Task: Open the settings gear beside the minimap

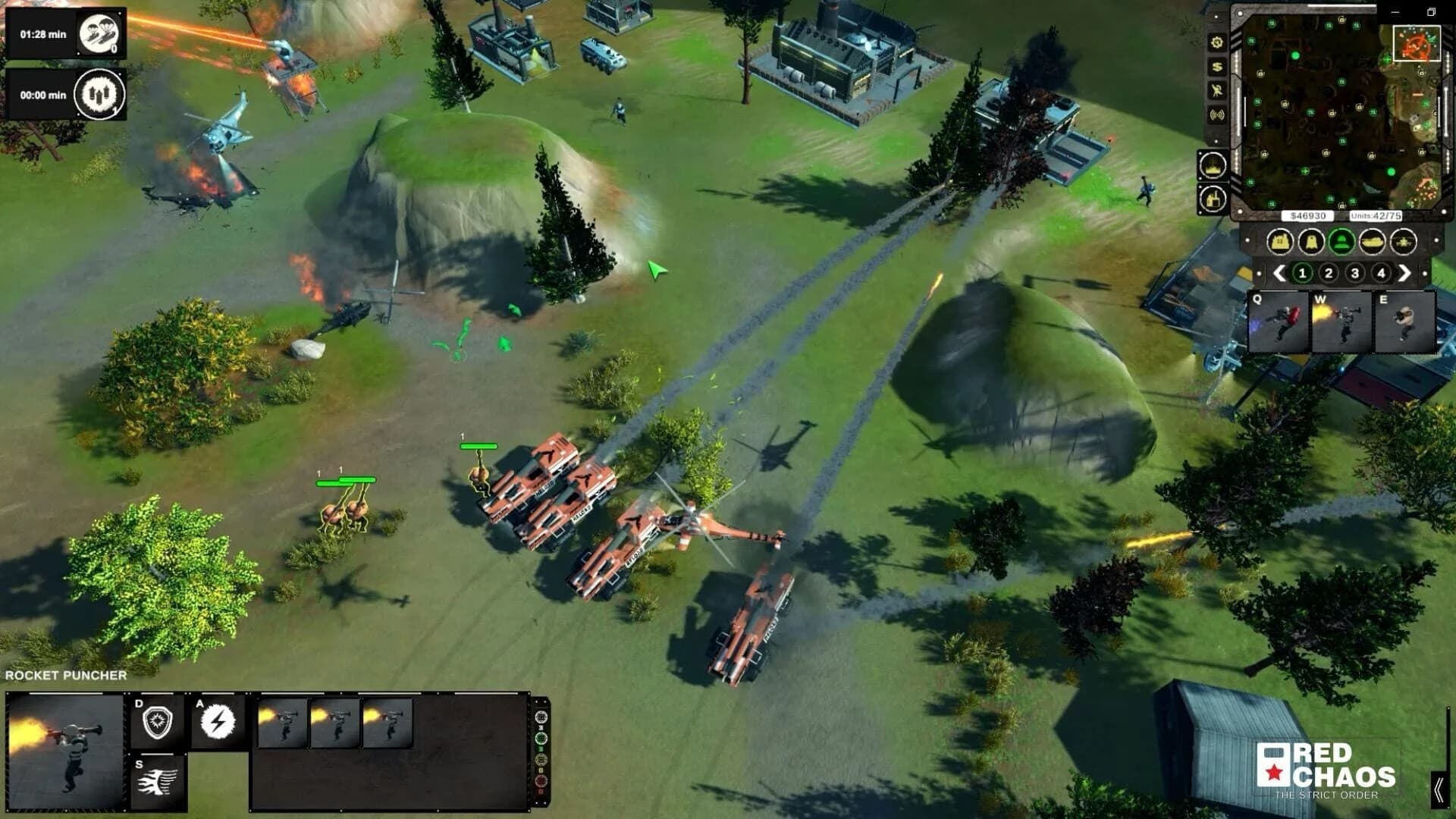Action: (1216, 42)
